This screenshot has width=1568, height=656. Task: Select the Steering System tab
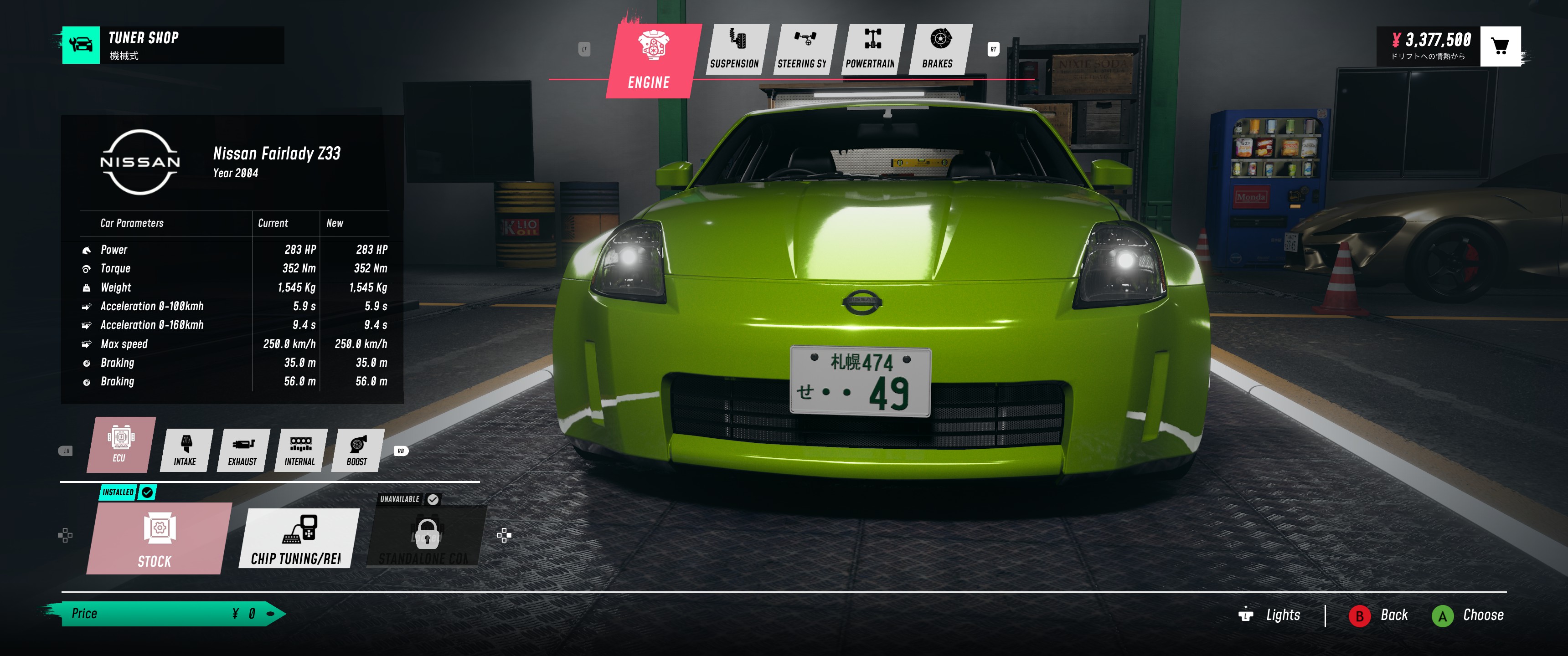[x=803, y=49]
